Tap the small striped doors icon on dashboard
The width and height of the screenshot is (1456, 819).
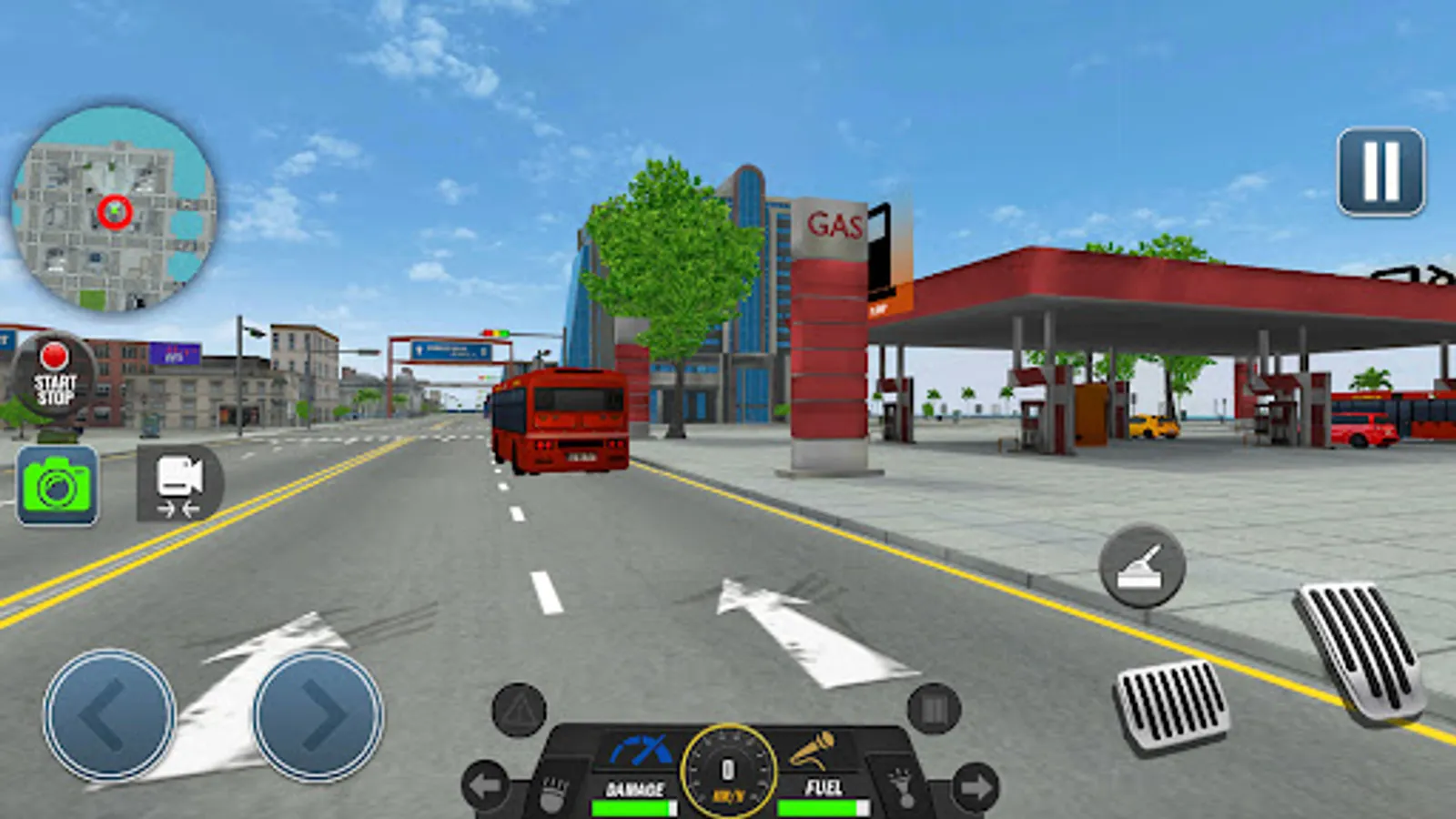tap(933, 708)
